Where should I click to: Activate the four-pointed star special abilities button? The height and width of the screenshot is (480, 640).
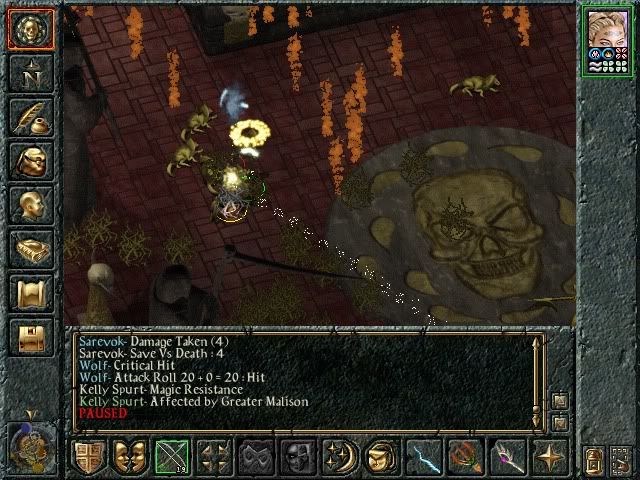549,457
